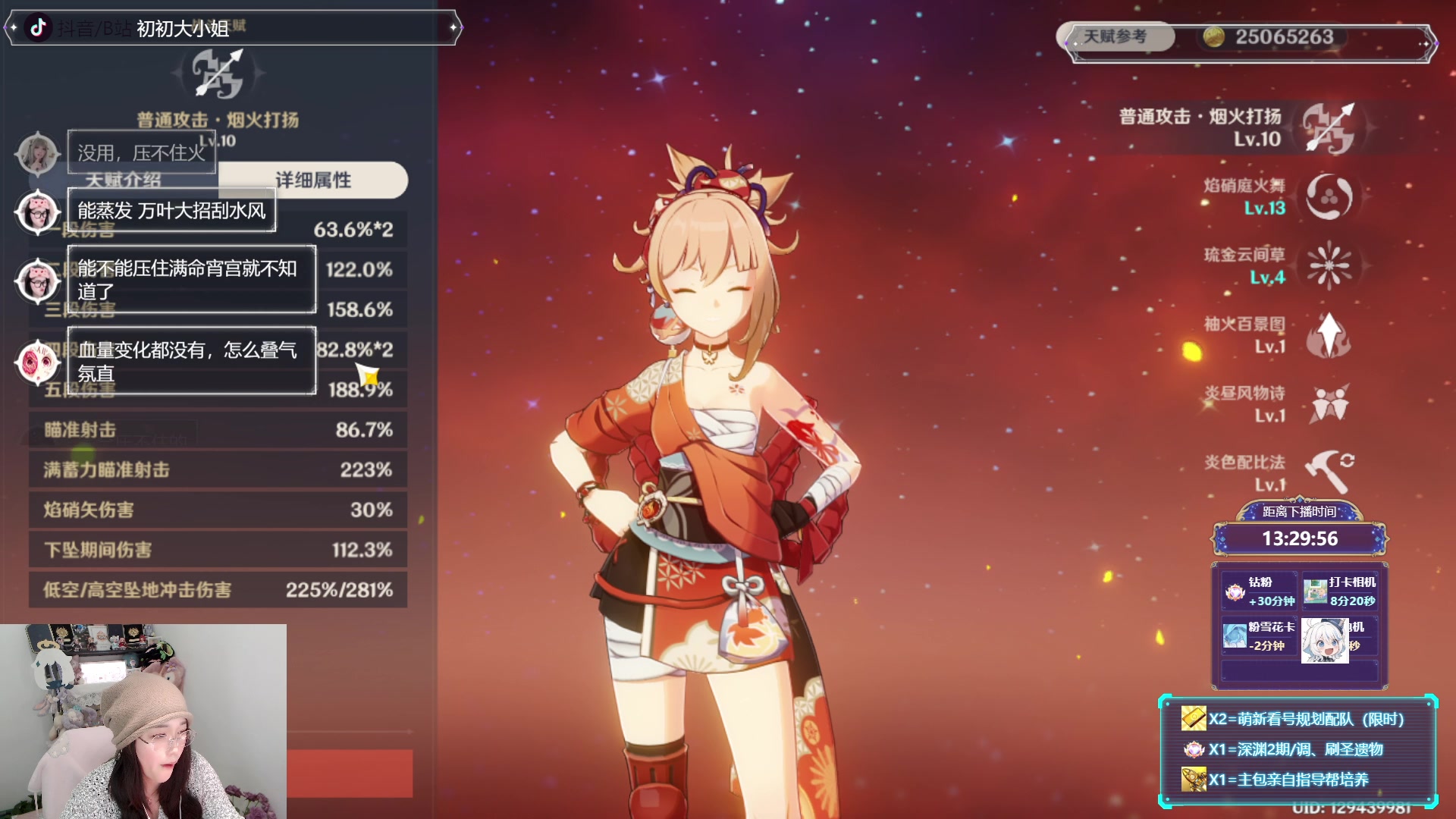Open the 焰硝庭火舞 elemental skill talent

(1329, 196)
